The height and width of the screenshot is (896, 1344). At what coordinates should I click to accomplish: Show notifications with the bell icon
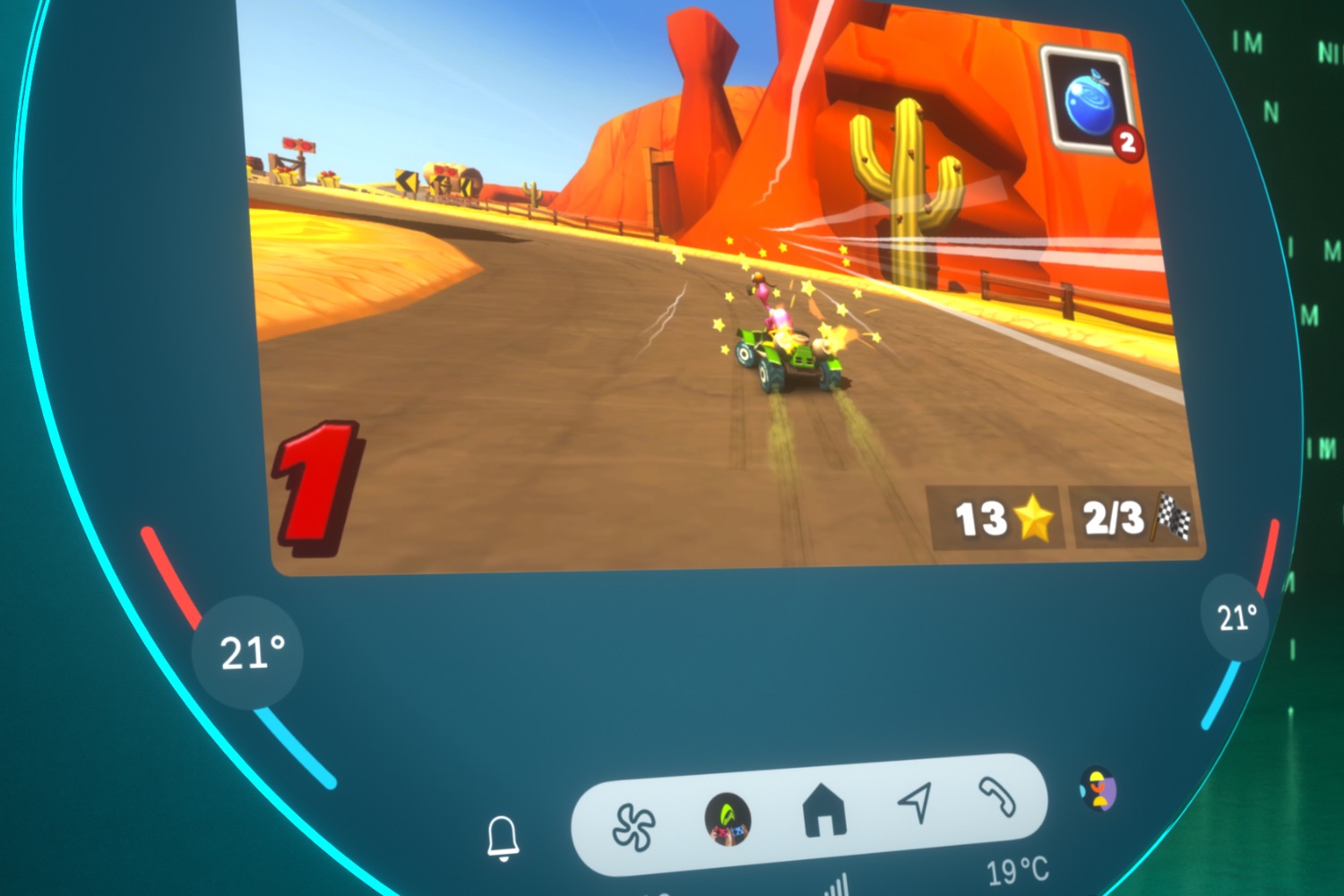click(x=503, y=838)
